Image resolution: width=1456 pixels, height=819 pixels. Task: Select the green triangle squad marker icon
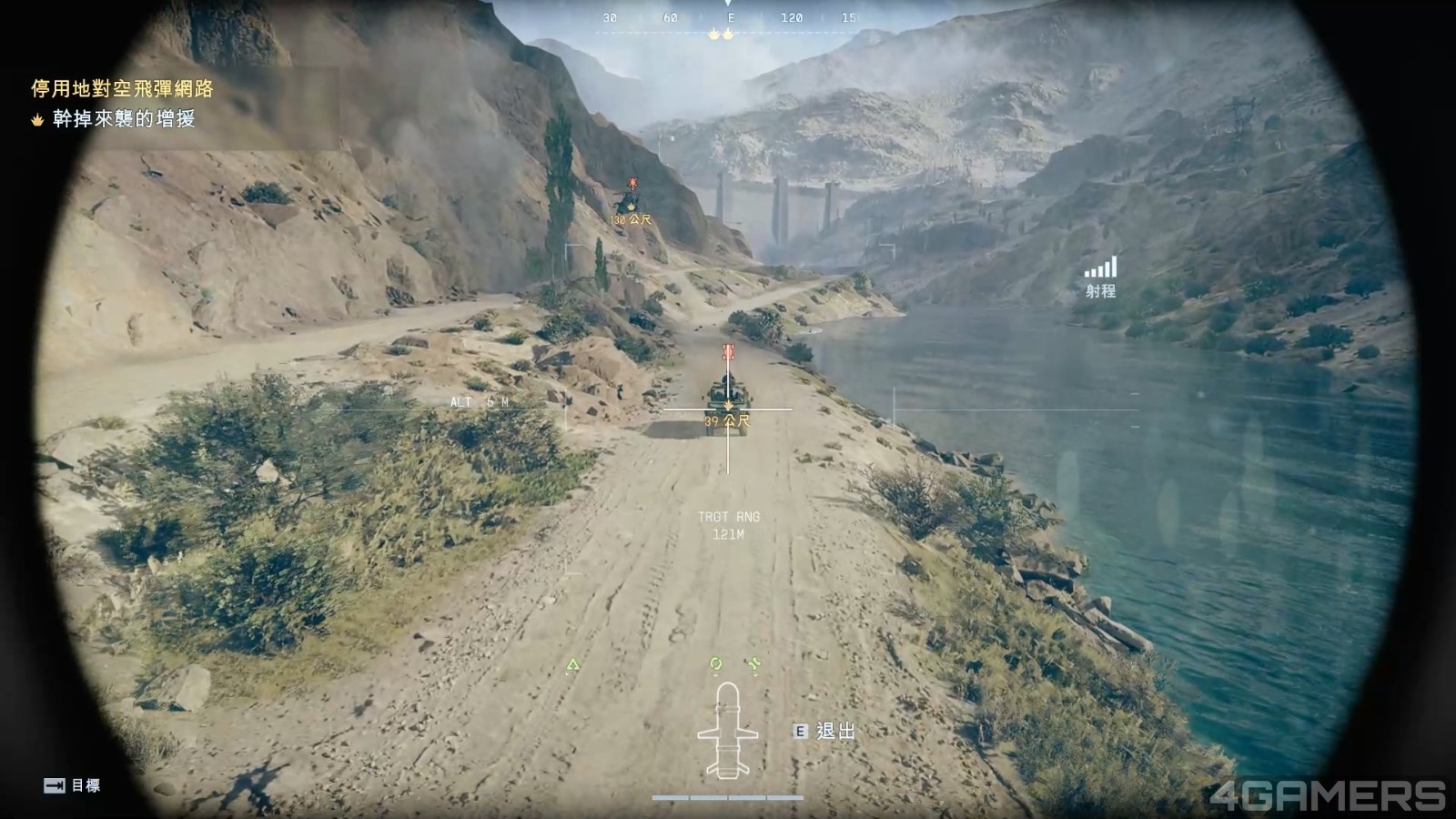pyautogui.click(x=572, y=666)
